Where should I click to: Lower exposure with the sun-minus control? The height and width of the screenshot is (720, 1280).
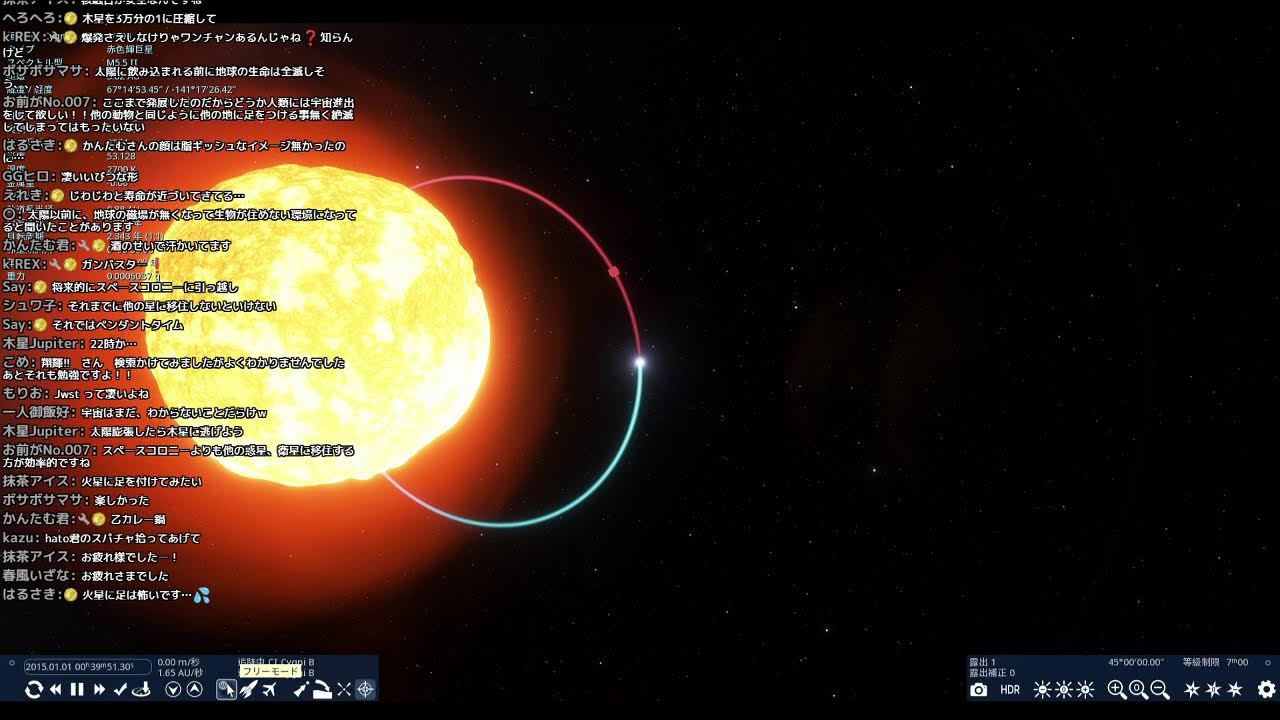point(1042,689)
